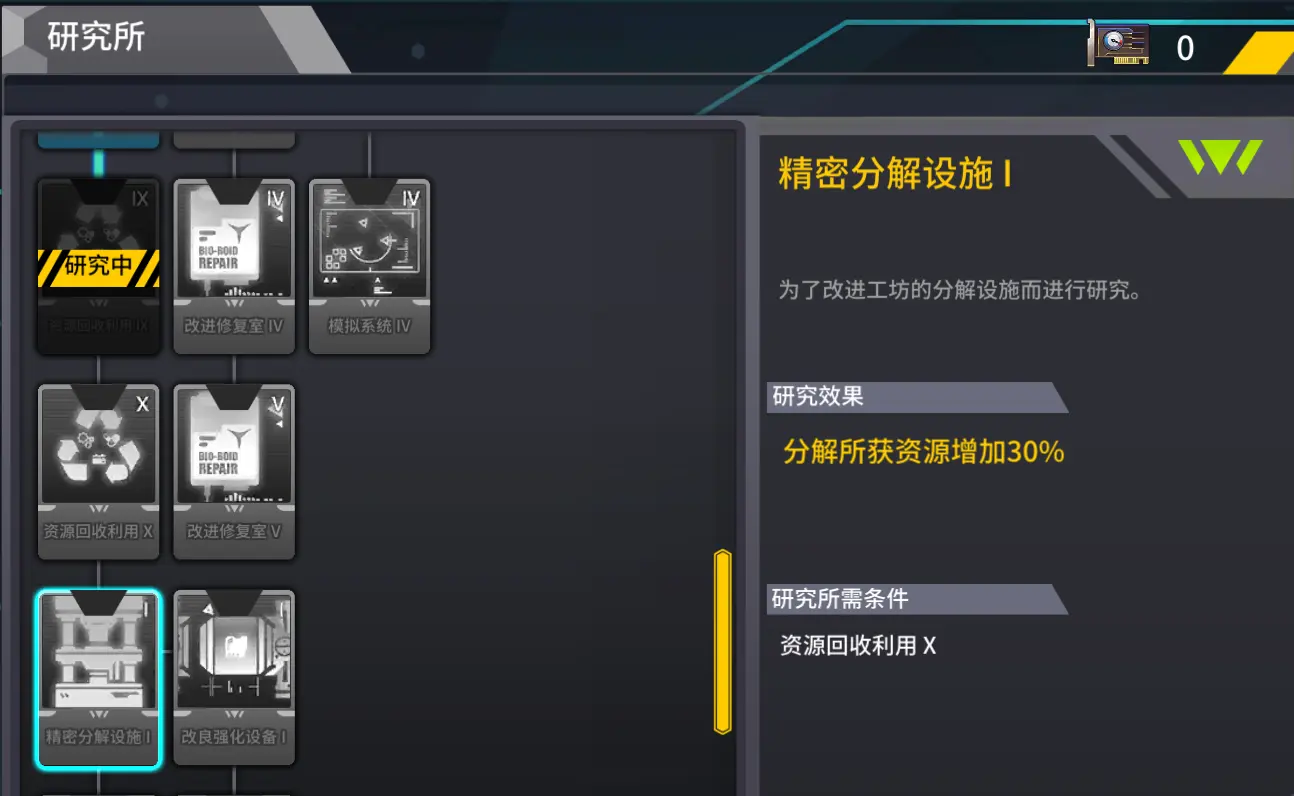Select the 改良强化设备 I research node
This screenshot has height=796, width=1294.
[x=233, y=675]
